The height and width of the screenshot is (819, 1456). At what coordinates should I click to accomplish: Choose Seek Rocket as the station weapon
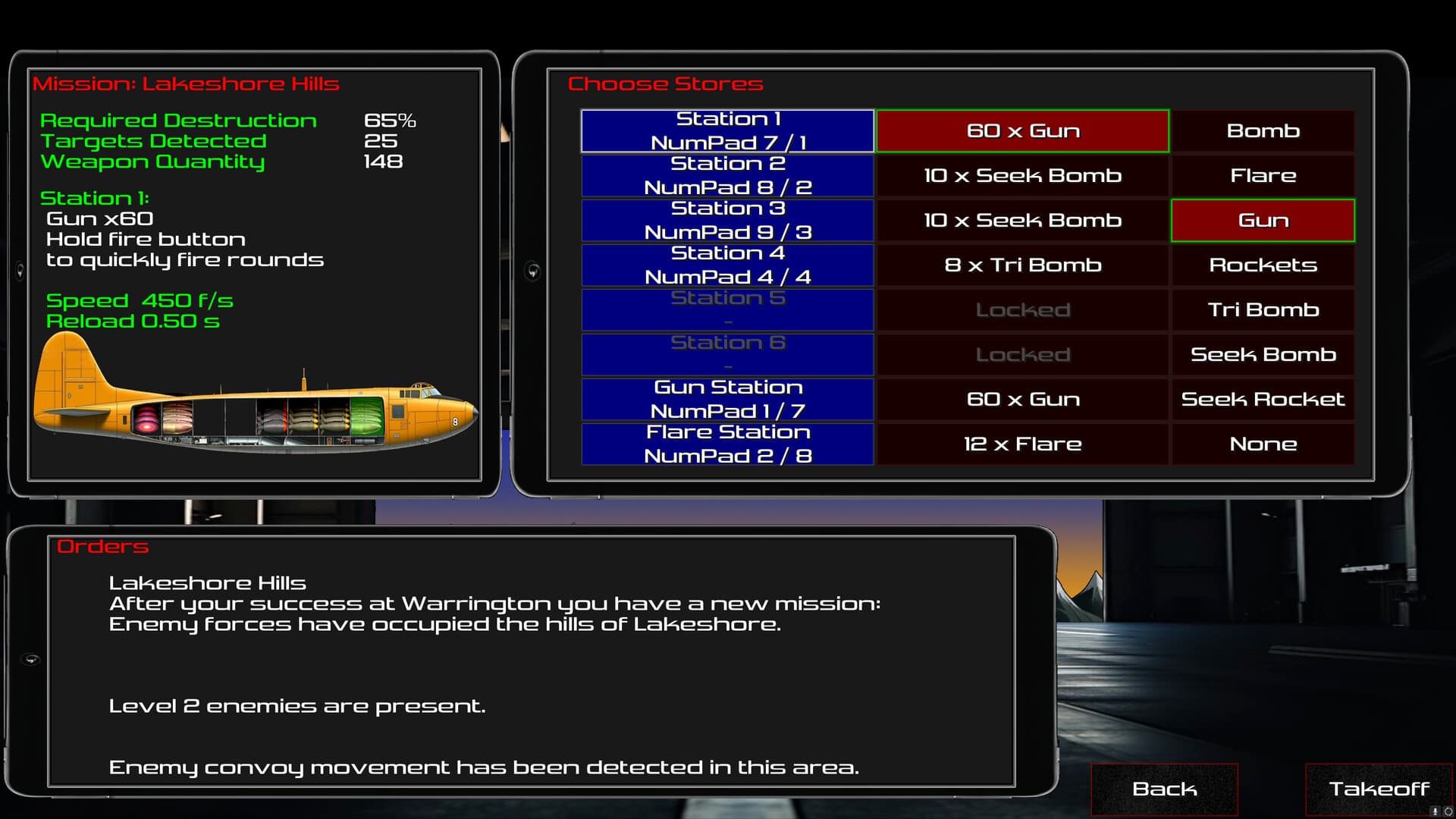(x=1262, y=399)
